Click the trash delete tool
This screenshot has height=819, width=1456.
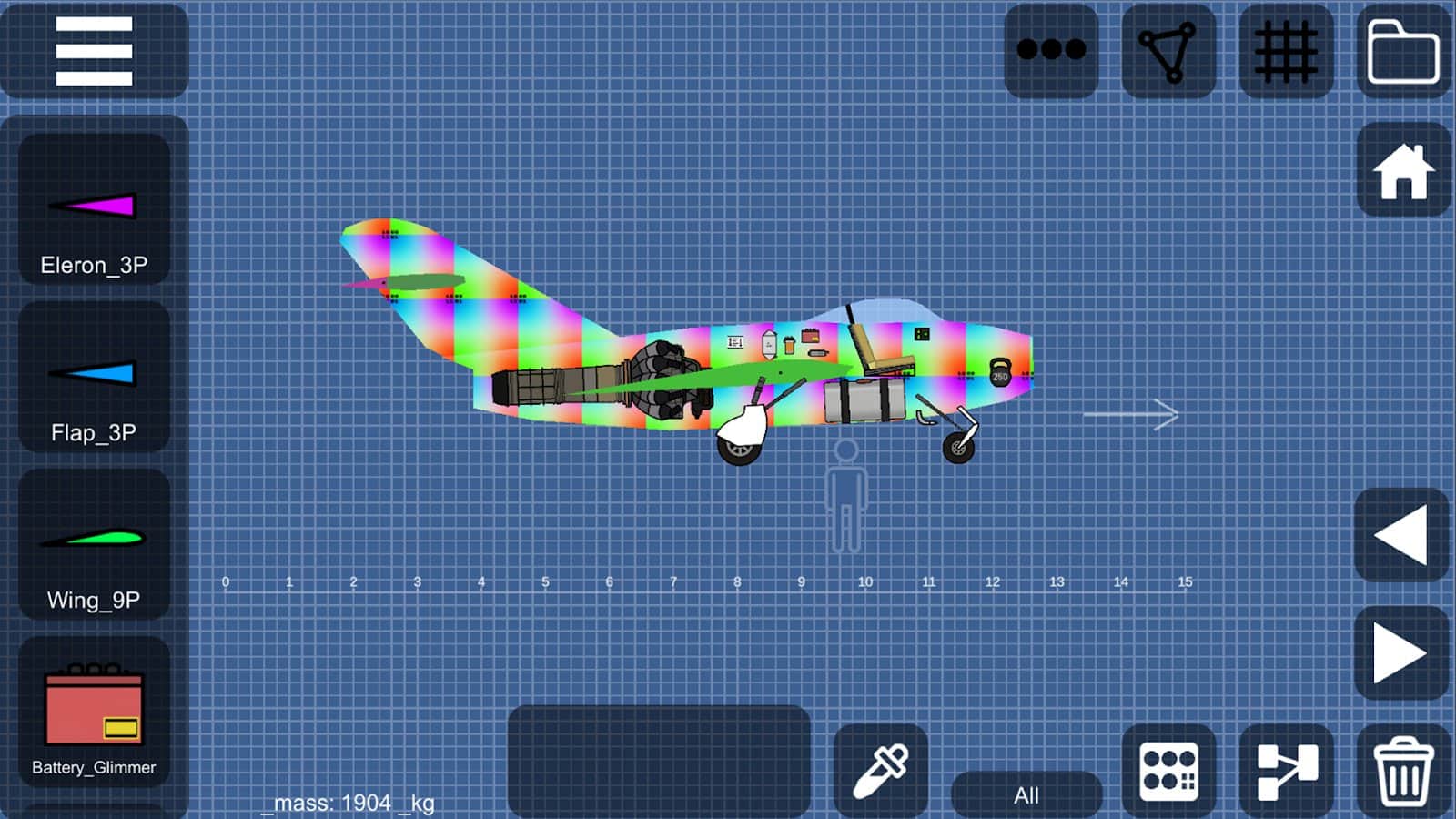tap(1402, 769)
